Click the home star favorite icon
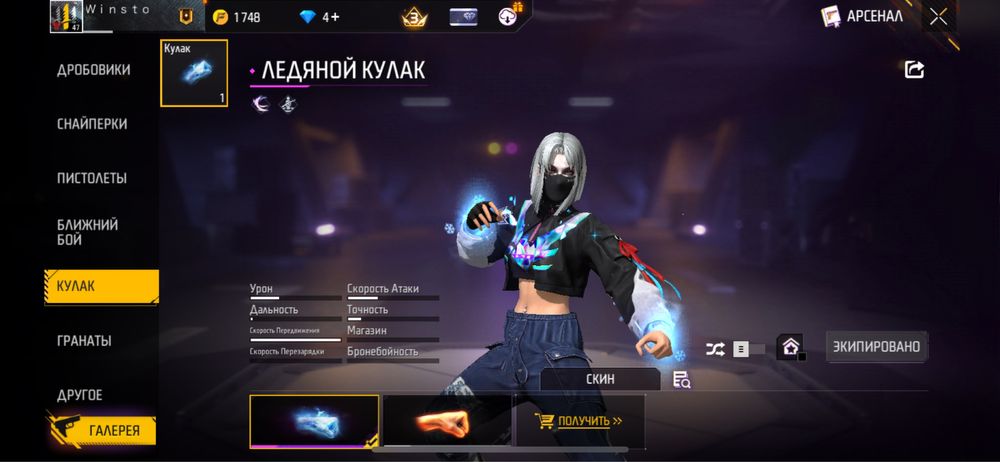 (791, 348)
